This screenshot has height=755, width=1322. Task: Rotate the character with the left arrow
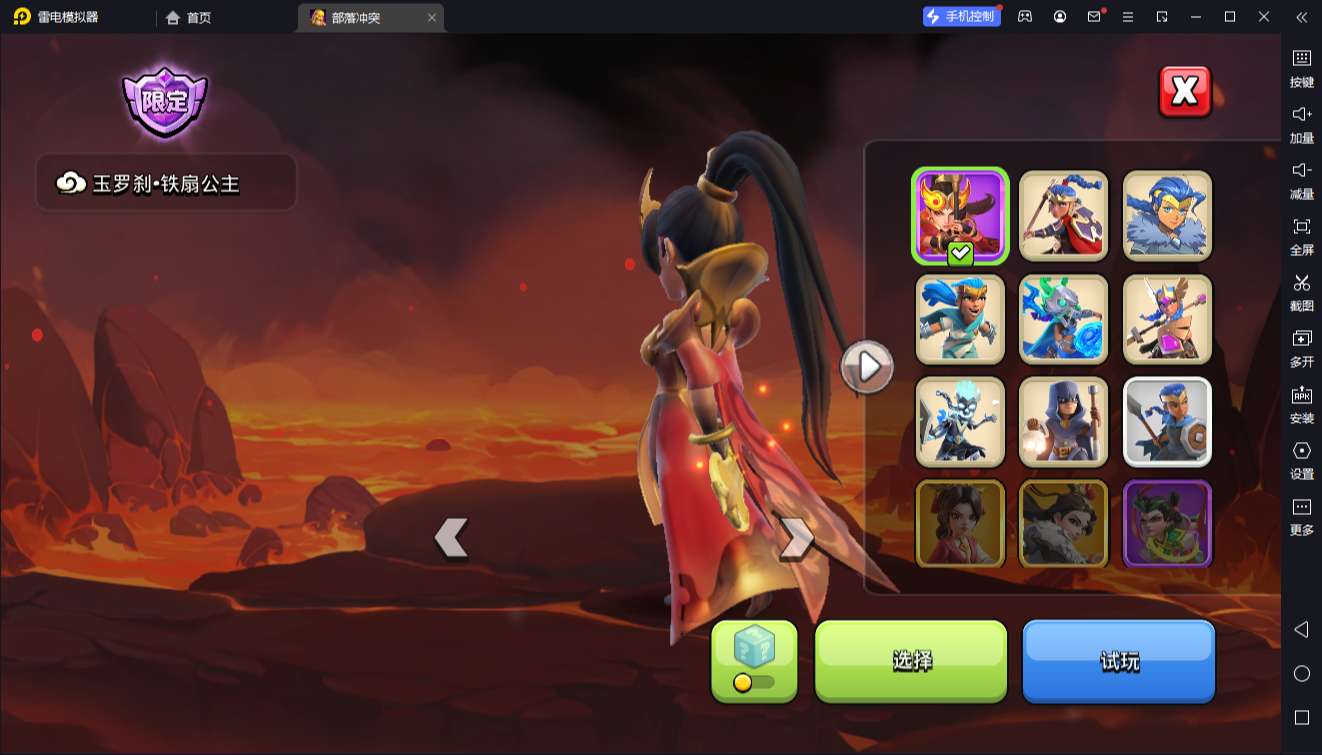tap(452, 538)
